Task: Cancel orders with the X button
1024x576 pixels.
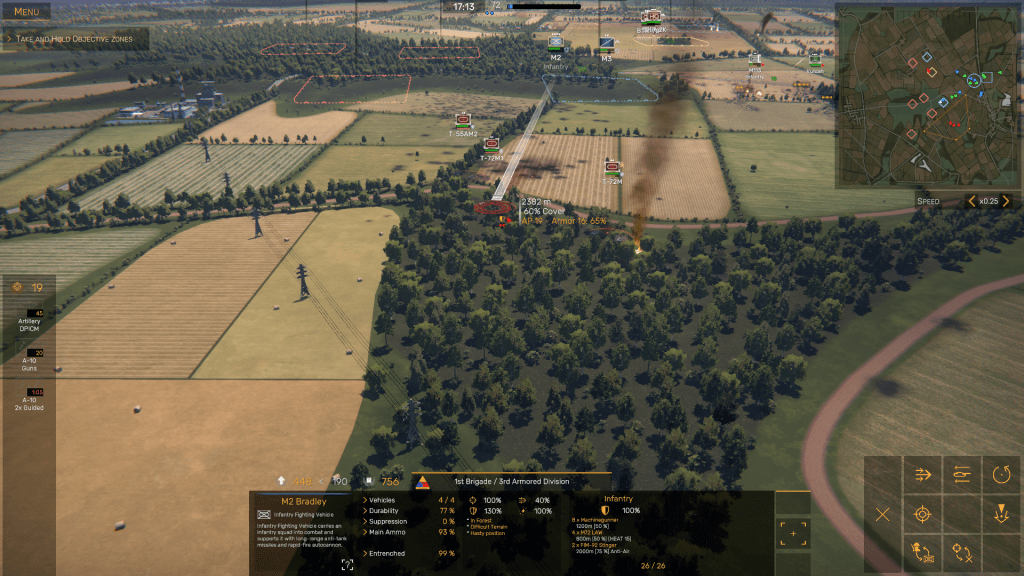Action: (883, 515)
